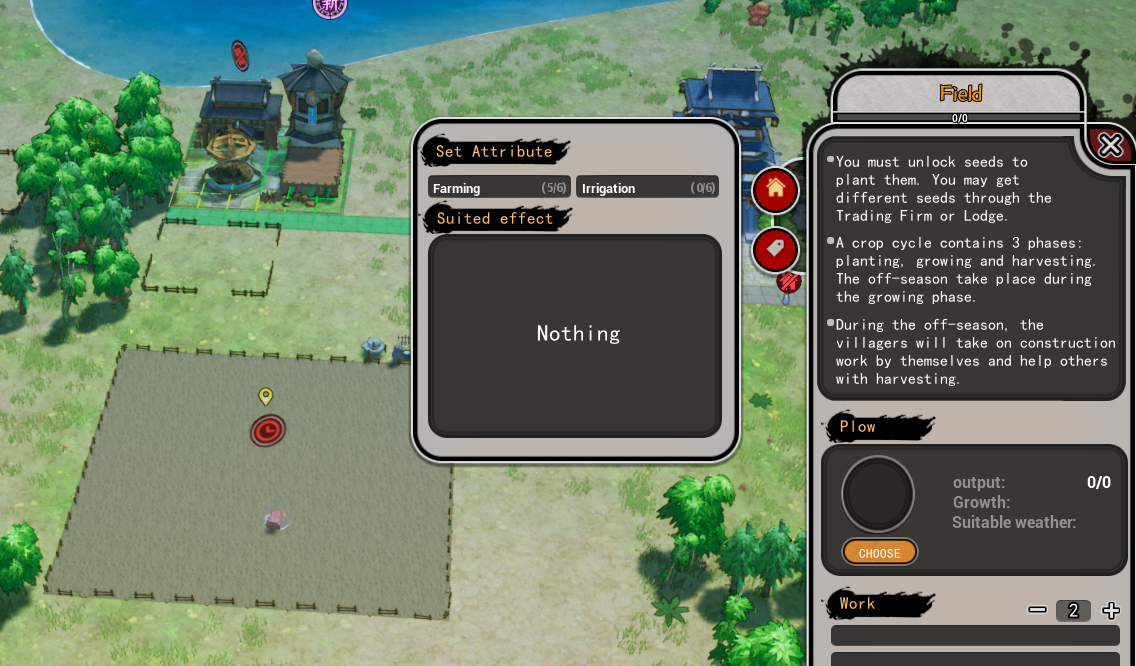Viewport: 1136px width, 666px height.
Task: Click the red tag icon button
Action: tap(776, 249)
